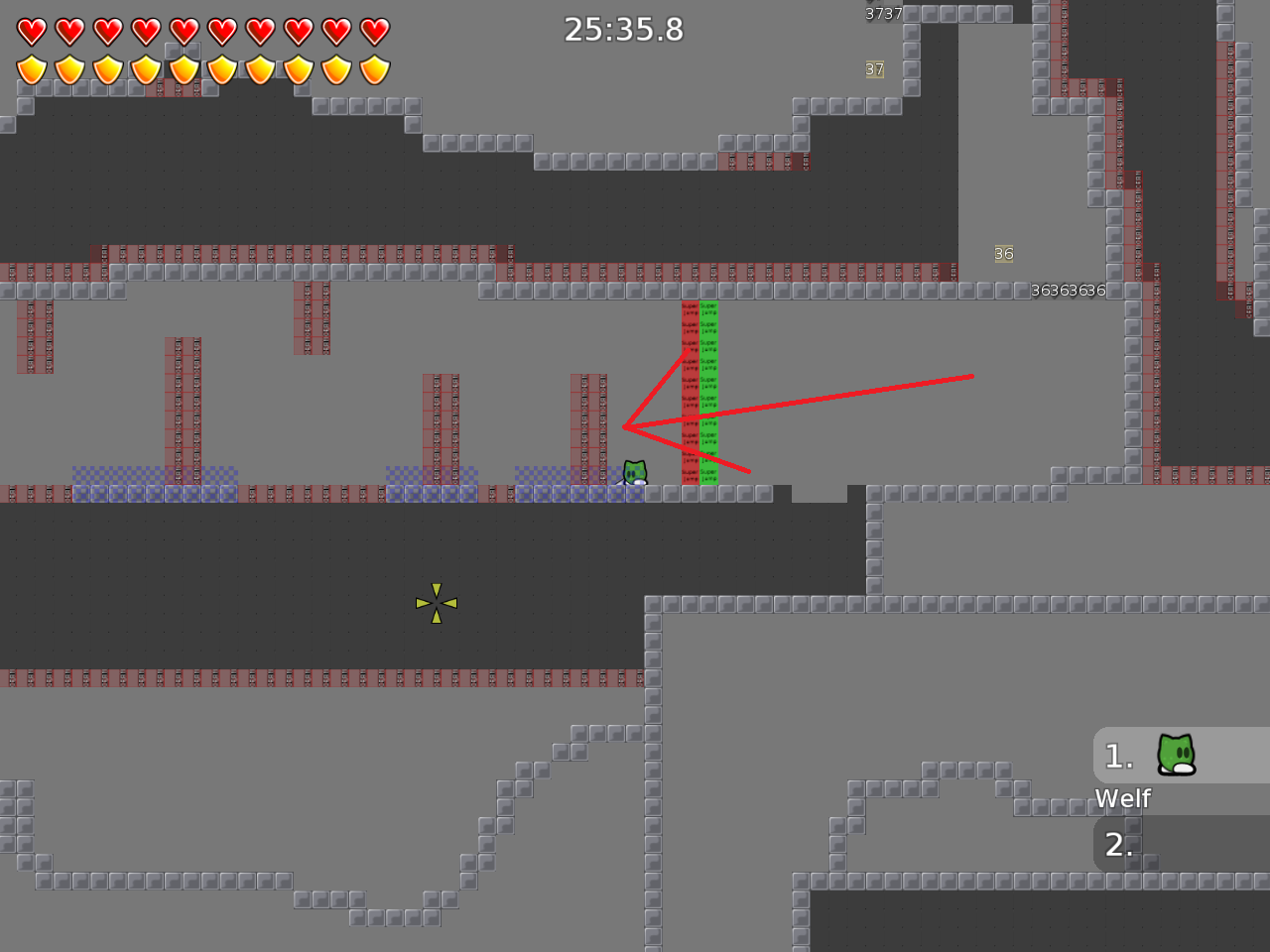Select the first yellow shield icon
The width and height of the screenshot is (1270, 952).
click(x=31, y=69)
